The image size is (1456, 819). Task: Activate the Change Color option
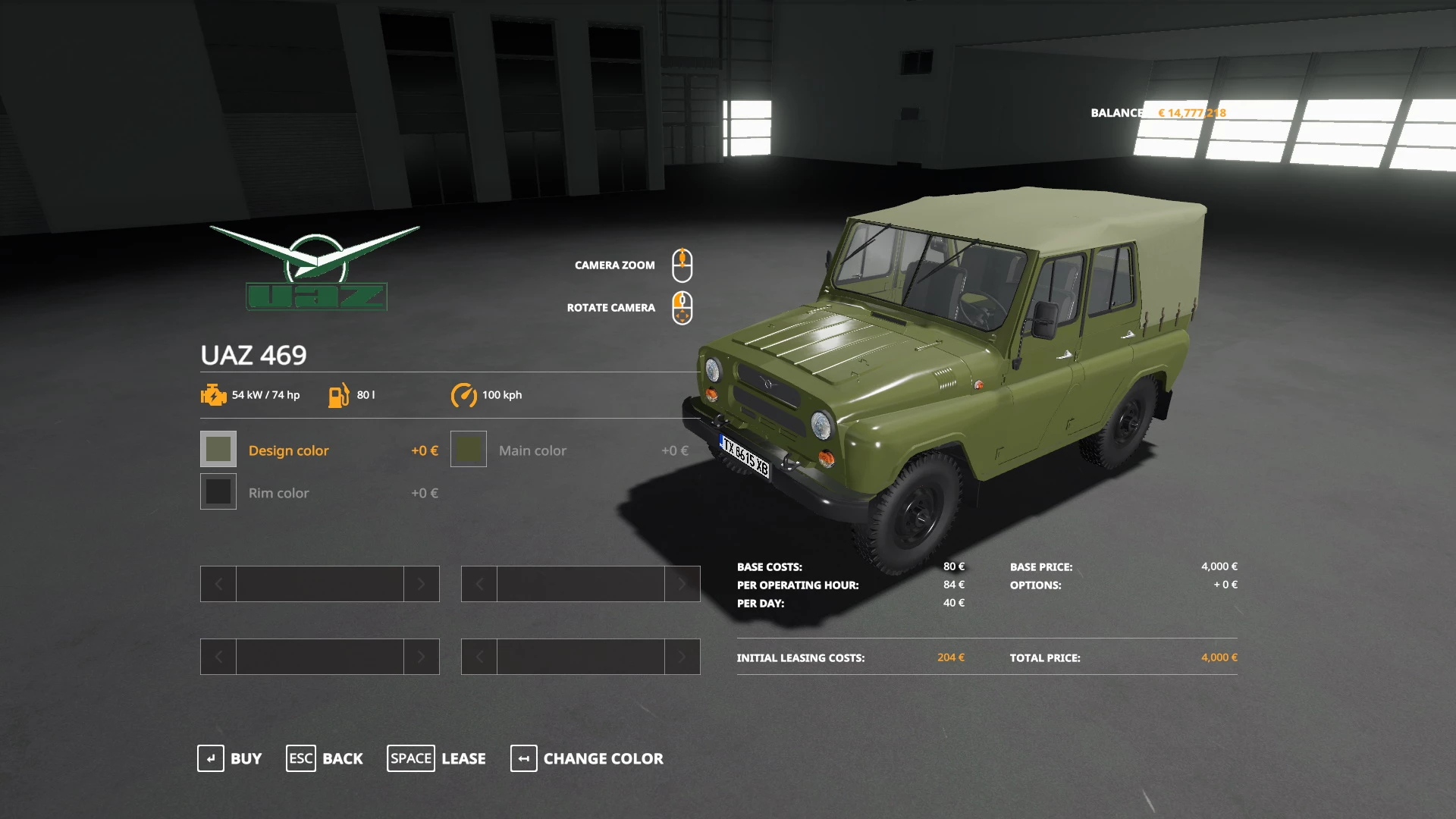coord(587,758)
